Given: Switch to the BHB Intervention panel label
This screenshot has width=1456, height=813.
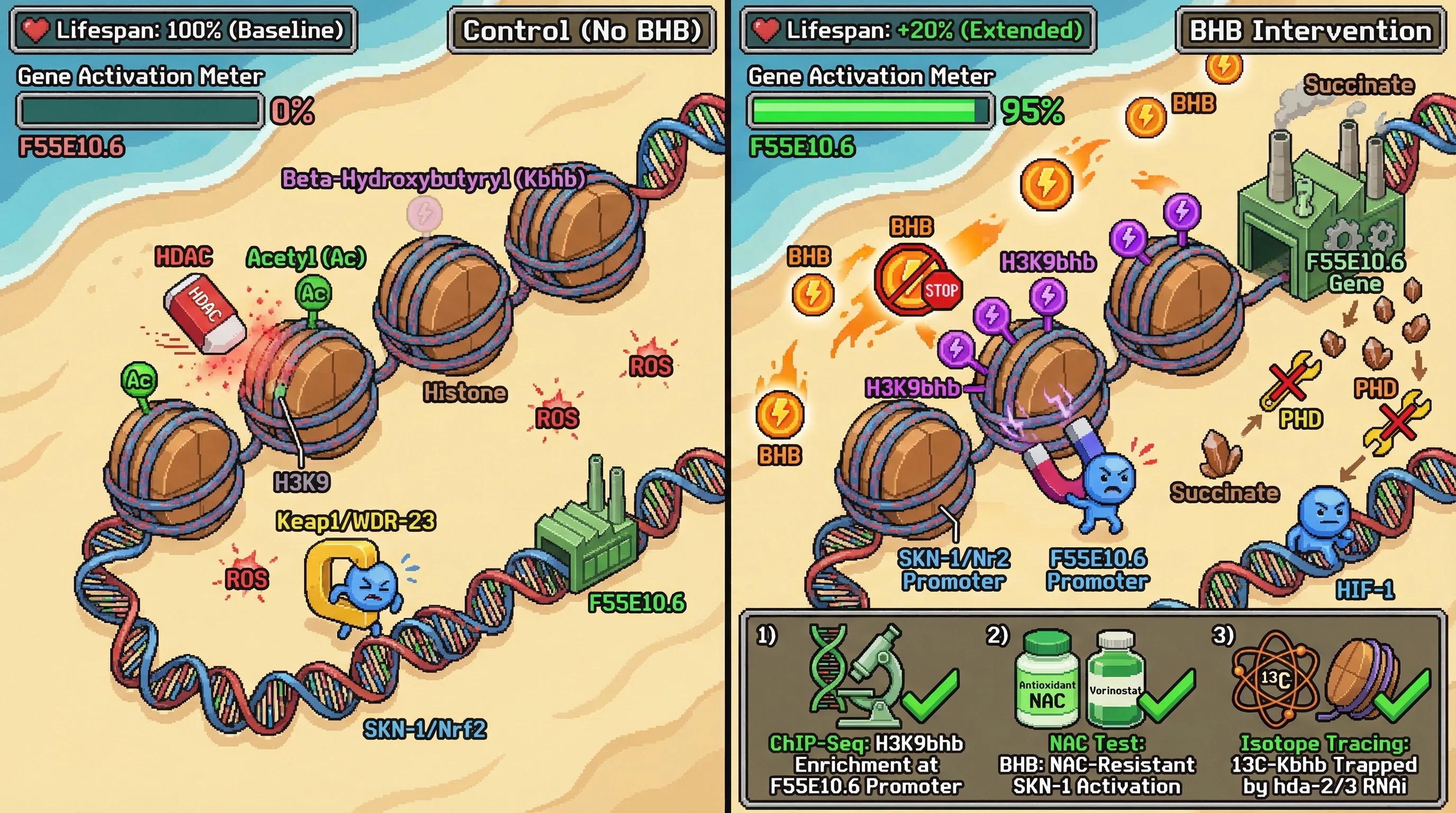Looking at the screenshot, I should click(x=1310, y=31).
